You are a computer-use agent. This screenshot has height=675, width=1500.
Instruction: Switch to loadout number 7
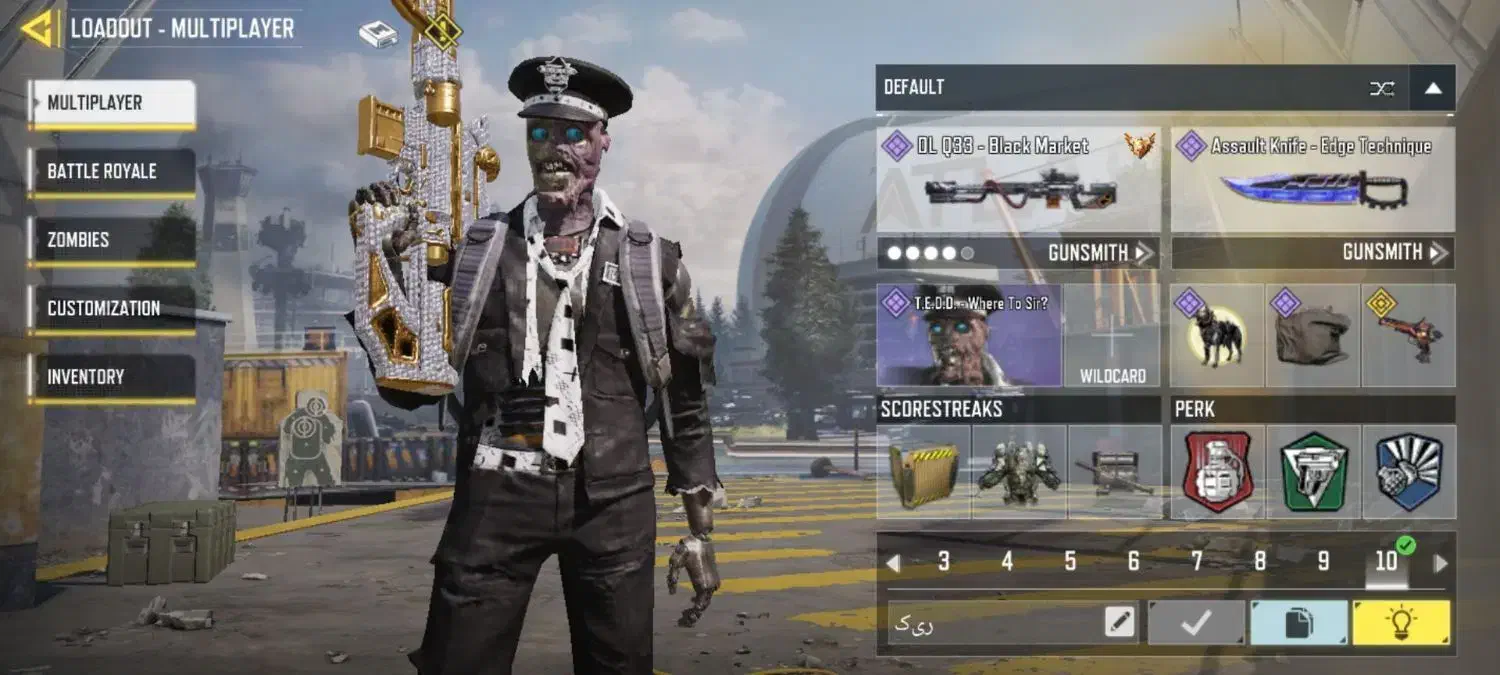(1196, 562)
